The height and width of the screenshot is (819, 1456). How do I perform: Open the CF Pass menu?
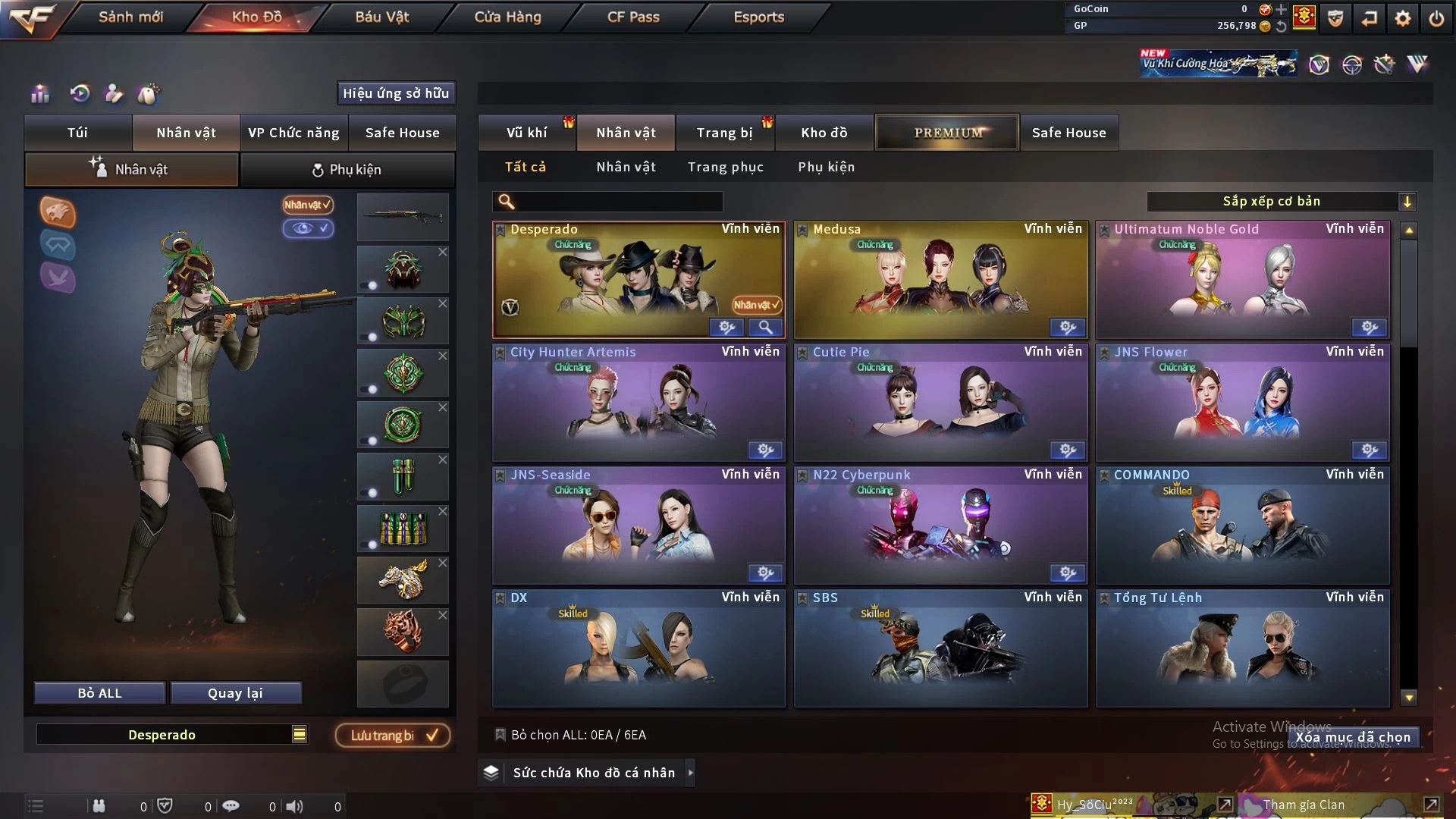tap(633, 17)
